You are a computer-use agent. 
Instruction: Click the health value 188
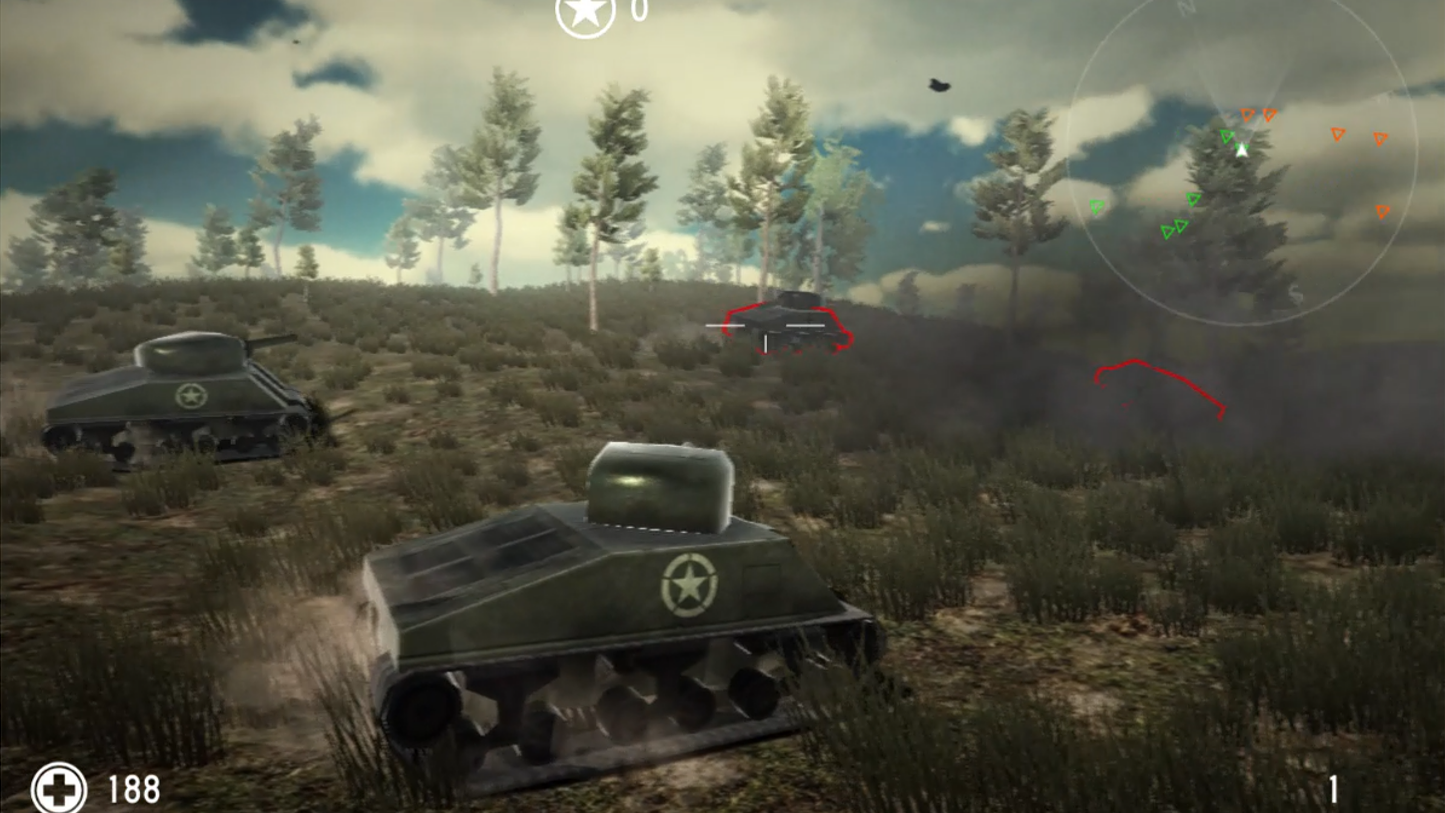click(133, 789)
